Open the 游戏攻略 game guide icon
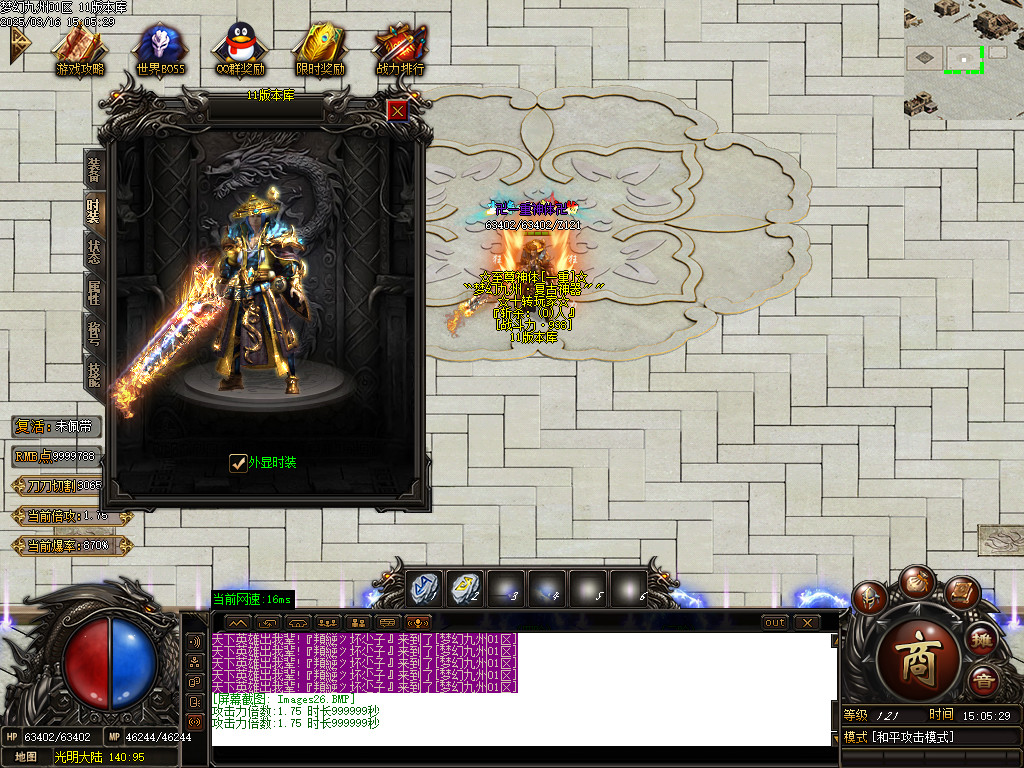The image size is (1024, 768). point(80,47)
